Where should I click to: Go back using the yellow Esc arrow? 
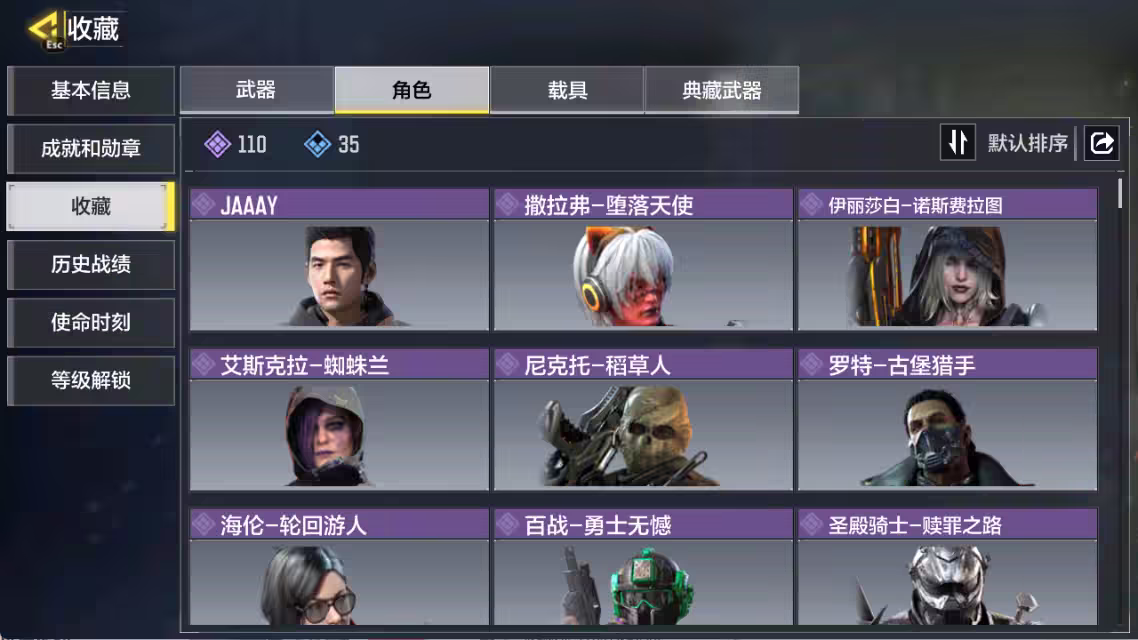click(x=44, y=28)
